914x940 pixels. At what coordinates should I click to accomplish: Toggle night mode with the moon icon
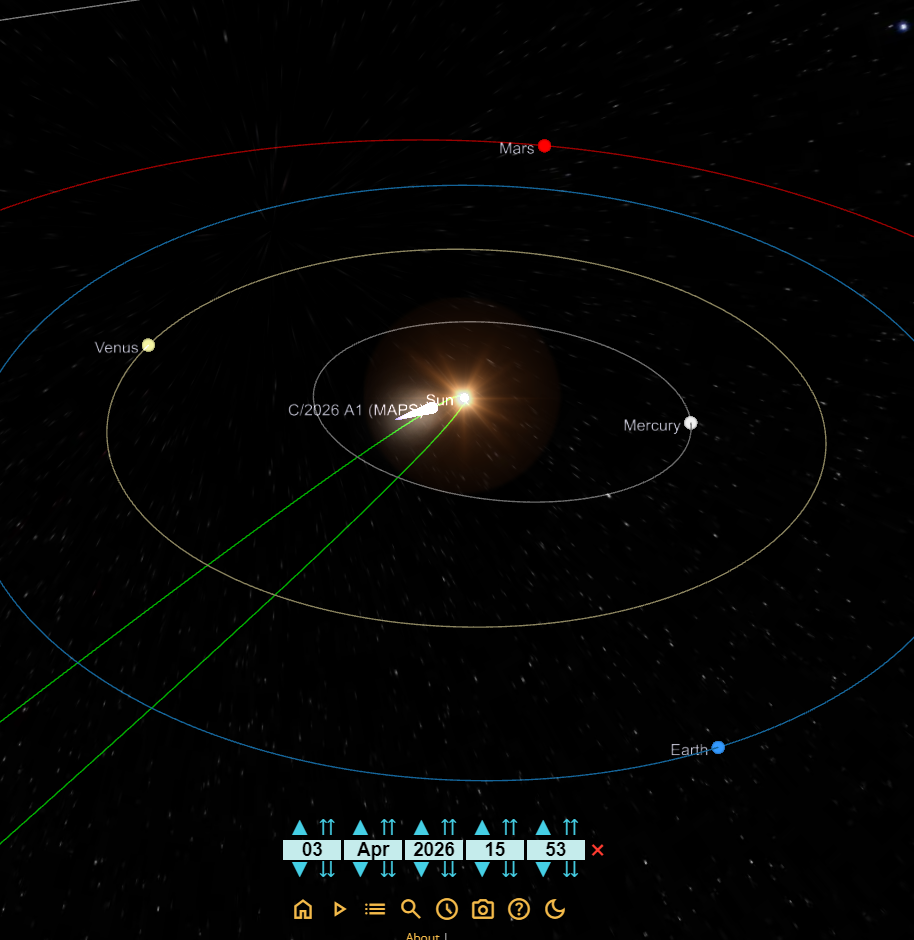coord(555,909)
